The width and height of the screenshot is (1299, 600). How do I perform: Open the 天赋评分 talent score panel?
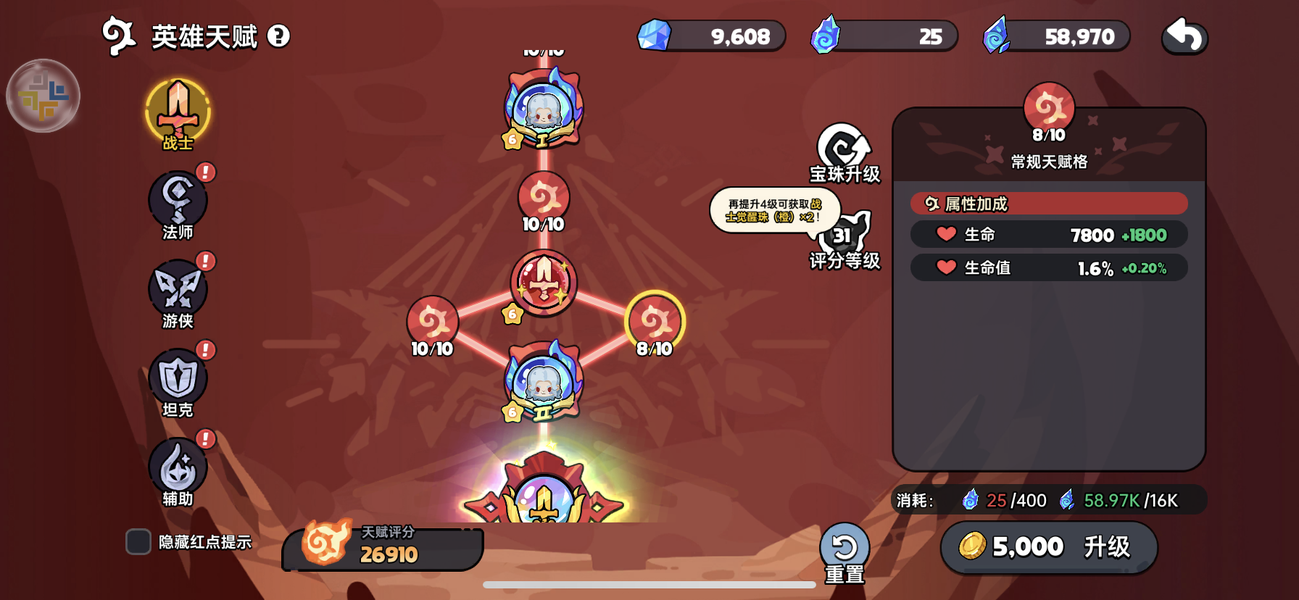coord(383,546)
